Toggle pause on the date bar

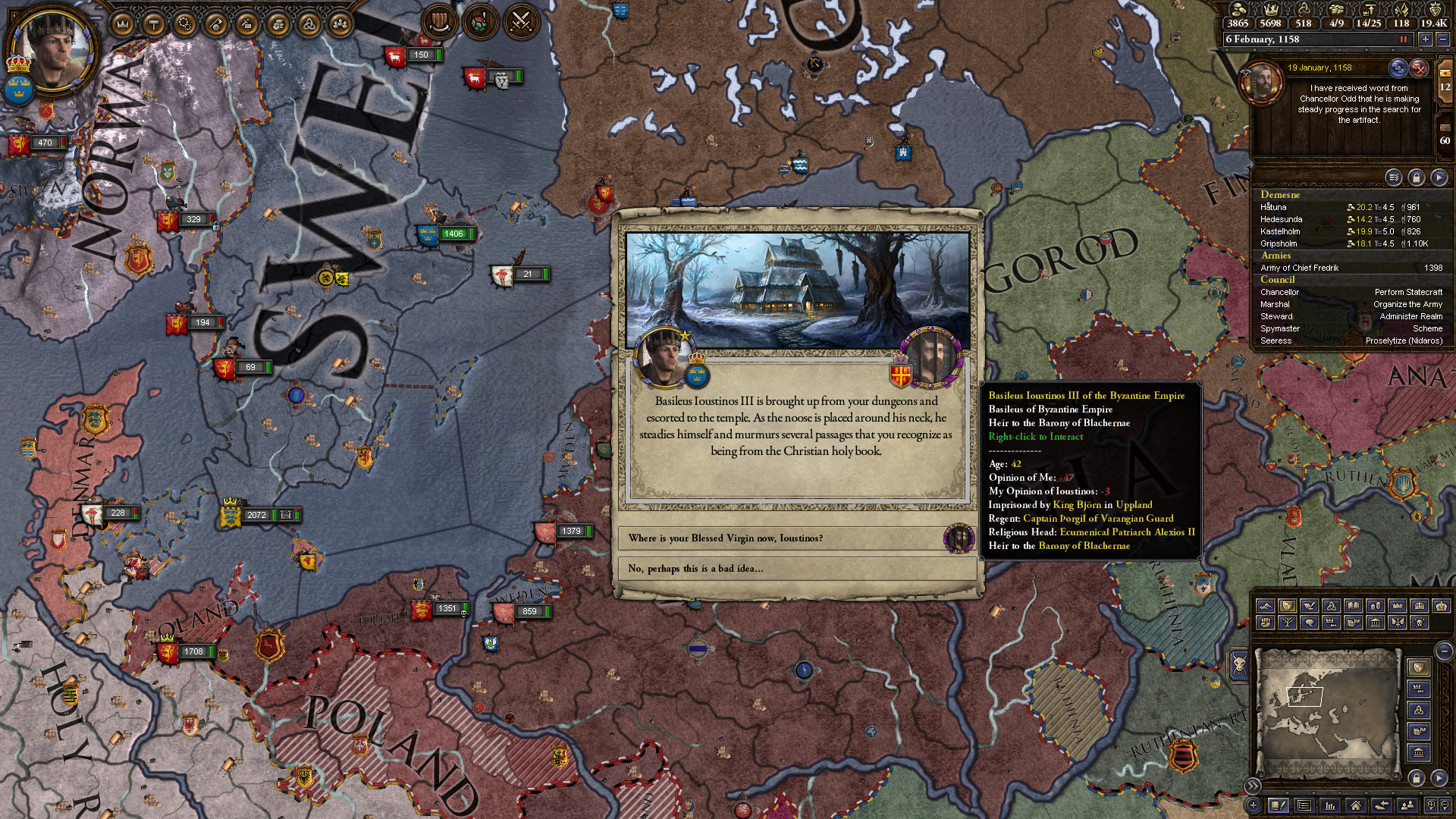click(x=1403, y=39)
